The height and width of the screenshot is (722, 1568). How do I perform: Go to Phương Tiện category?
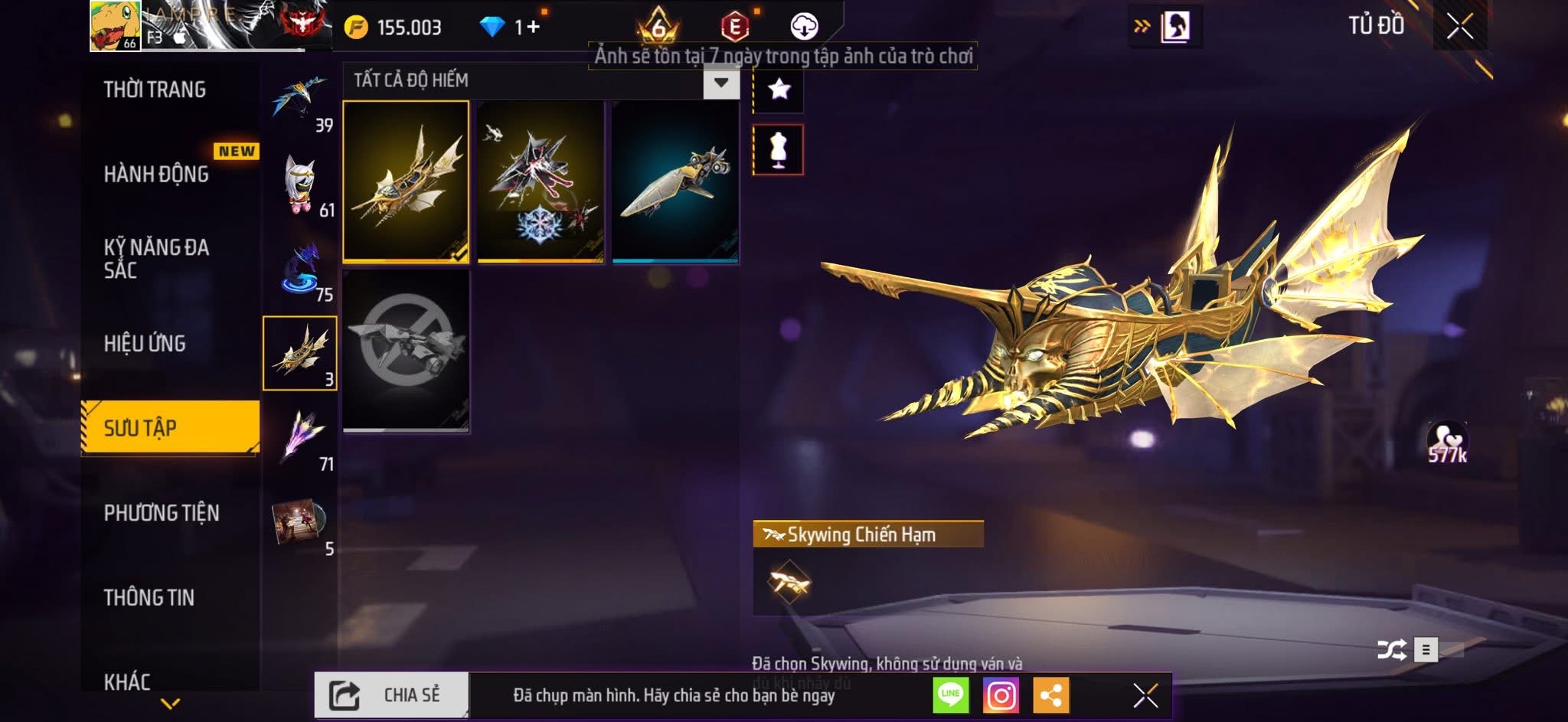click(162, 512)
